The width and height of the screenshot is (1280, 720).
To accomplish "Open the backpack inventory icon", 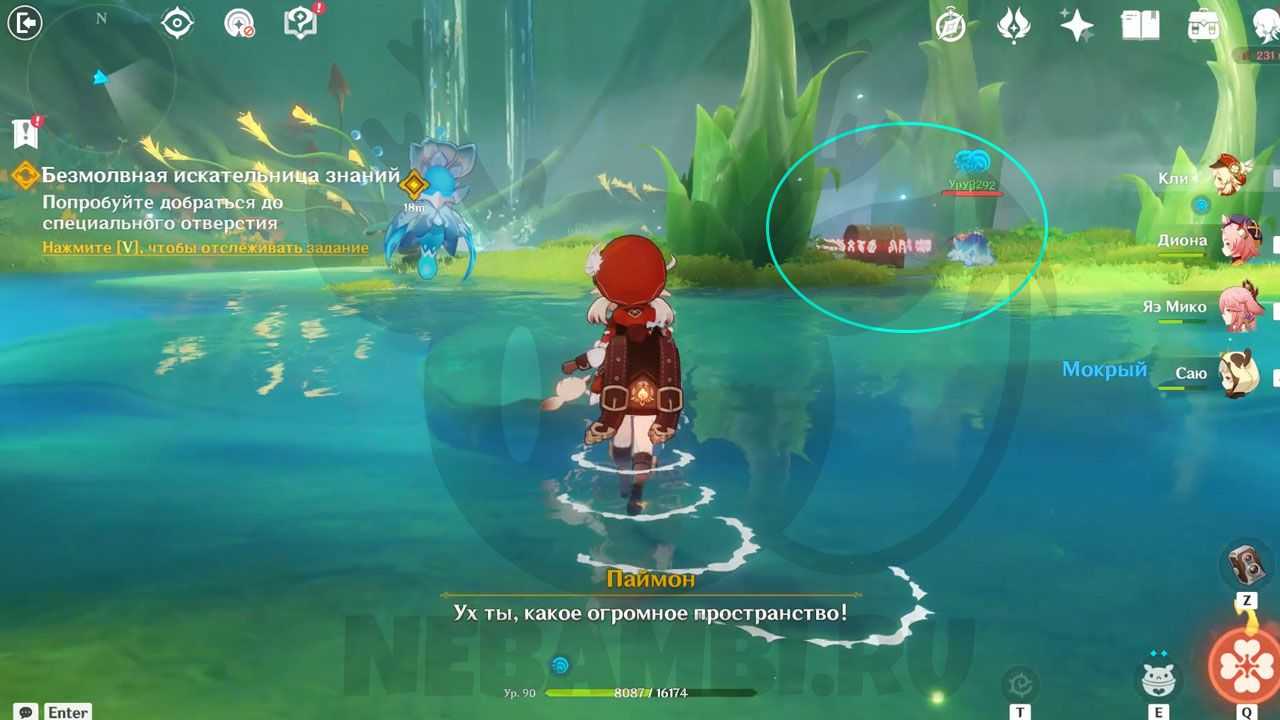I will point(1203,25).
